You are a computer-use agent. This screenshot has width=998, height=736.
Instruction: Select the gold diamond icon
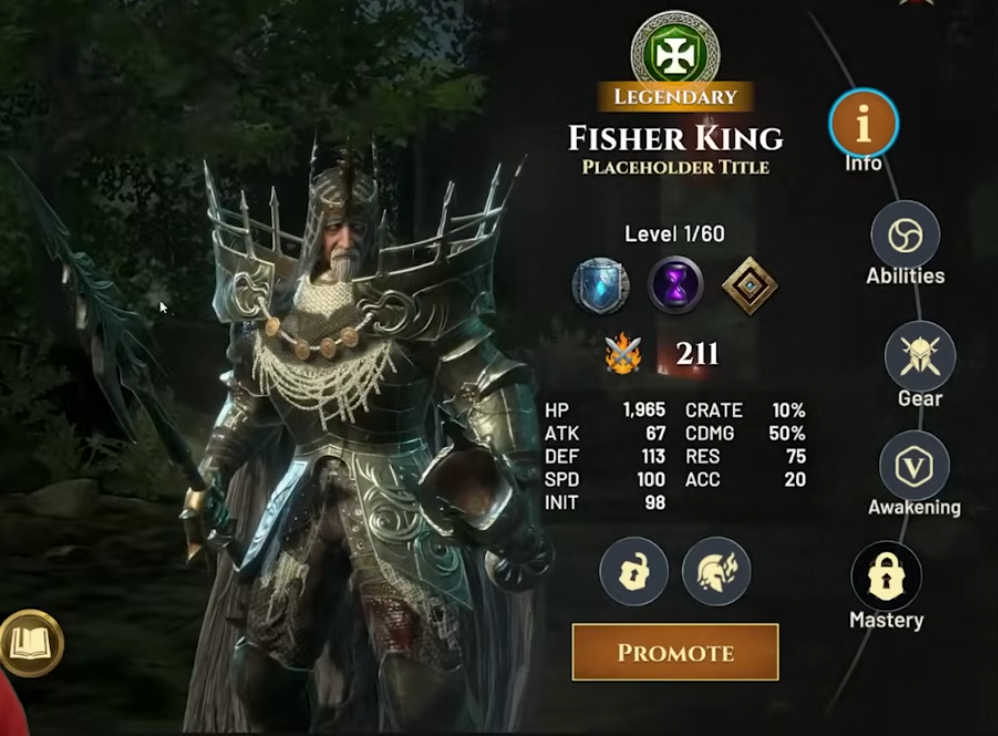tap(750, 285)
